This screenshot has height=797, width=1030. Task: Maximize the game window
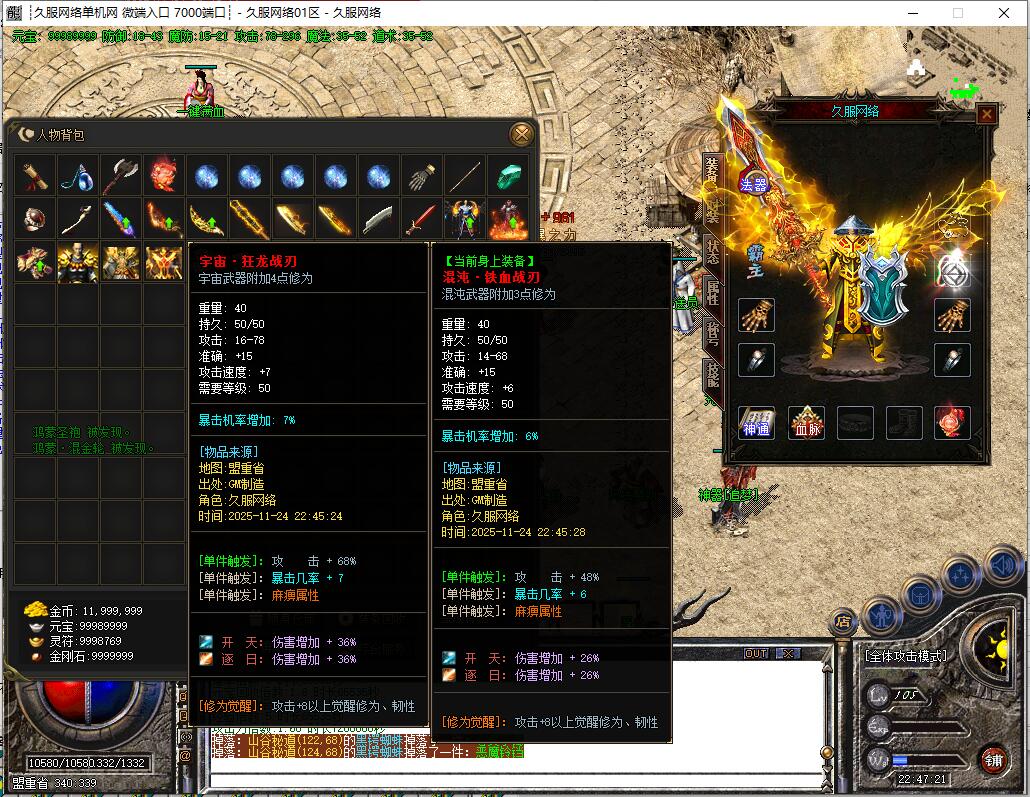[957, 12]
